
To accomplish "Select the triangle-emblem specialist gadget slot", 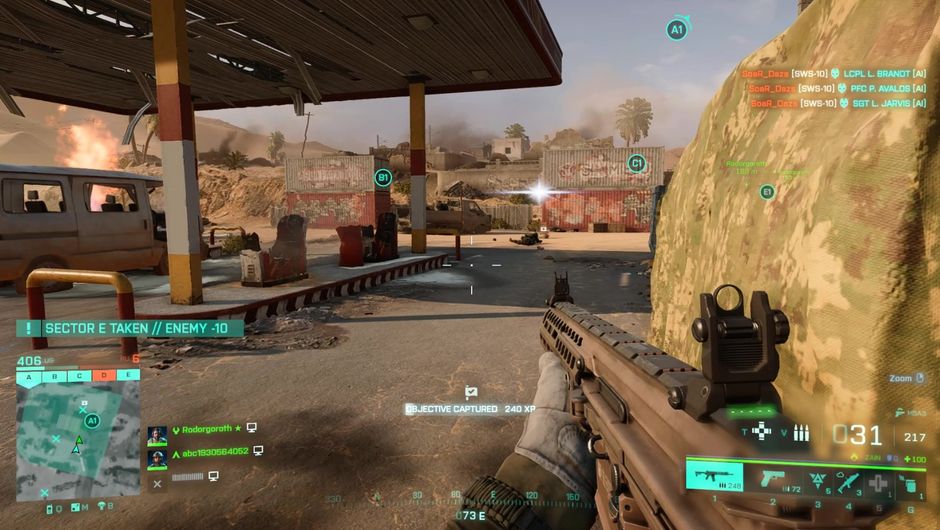I will coord(817,479).
